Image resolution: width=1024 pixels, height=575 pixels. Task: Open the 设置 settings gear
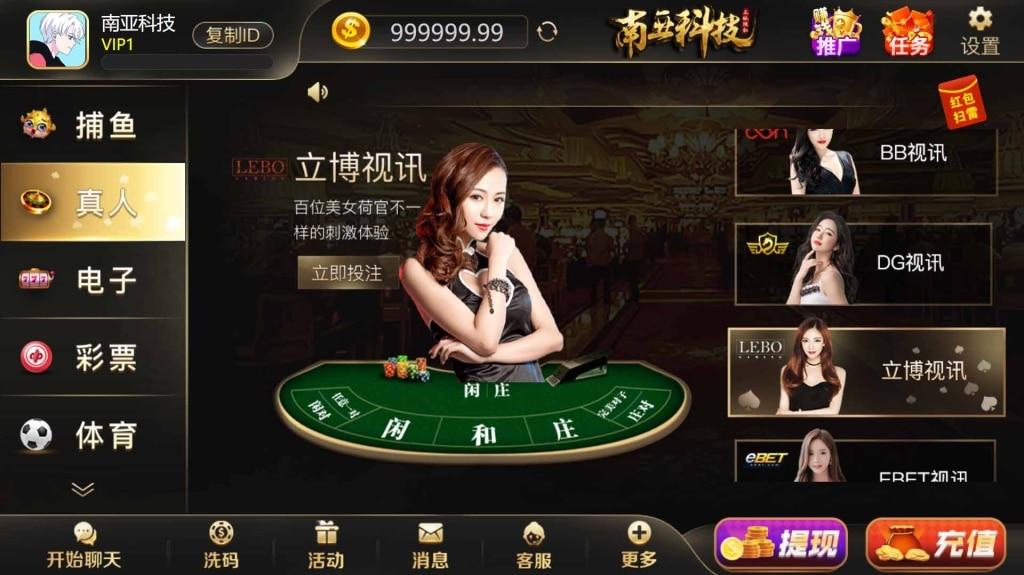(980, 31)
